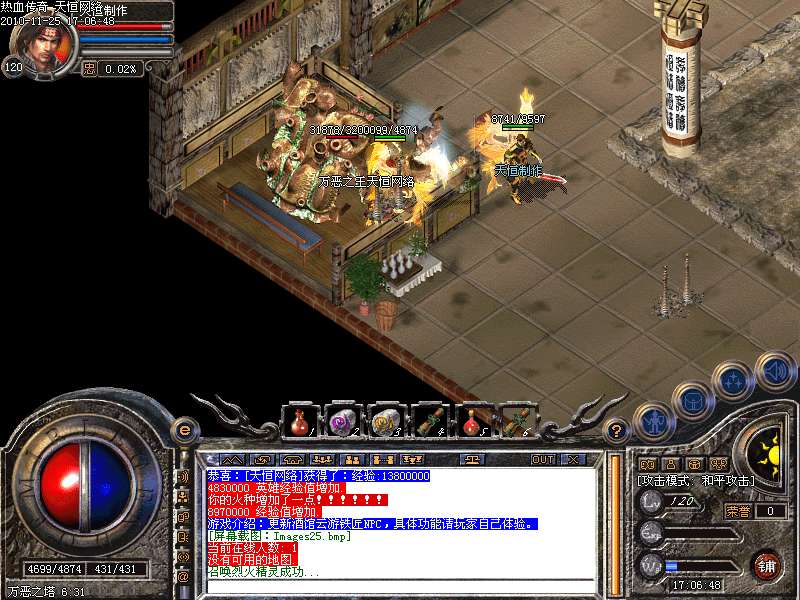Use the red potion in belt slot 1

tap(298, 422)
